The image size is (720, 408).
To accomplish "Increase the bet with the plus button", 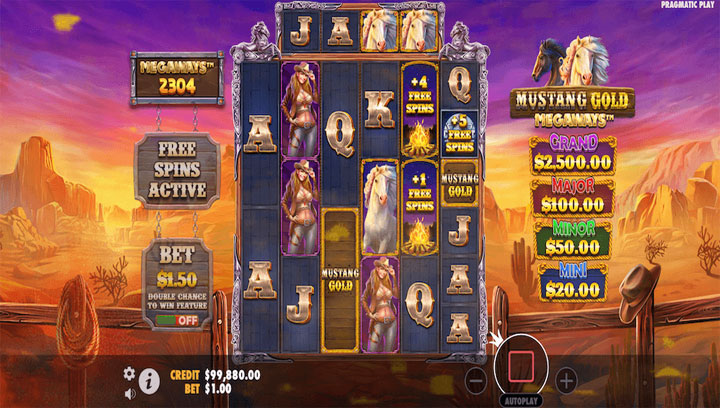I will (x=566, y=380).
